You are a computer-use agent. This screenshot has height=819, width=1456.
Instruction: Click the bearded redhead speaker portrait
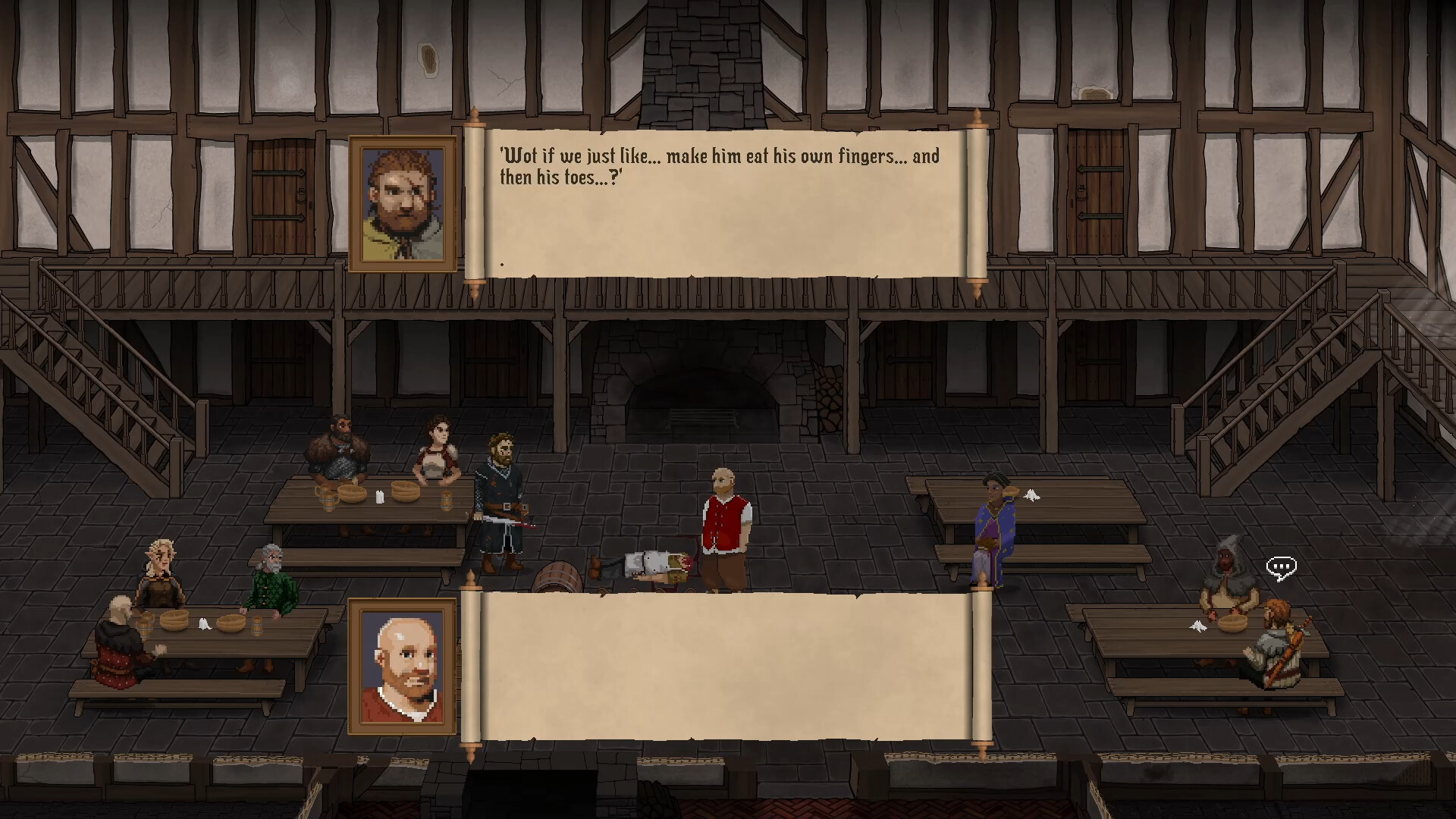point(402,202)
